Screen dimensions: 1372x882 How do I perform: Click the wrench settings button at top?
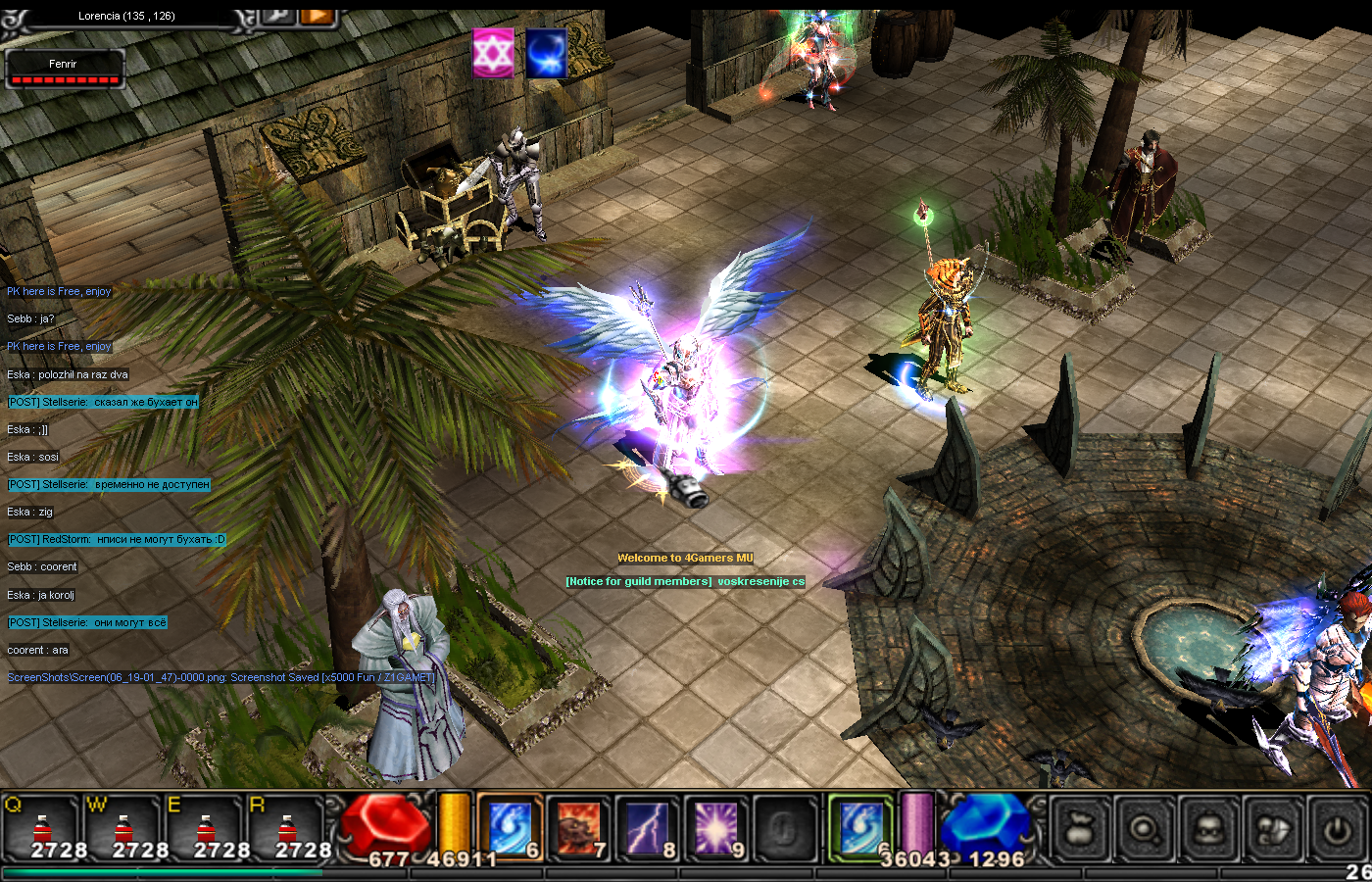278,14
